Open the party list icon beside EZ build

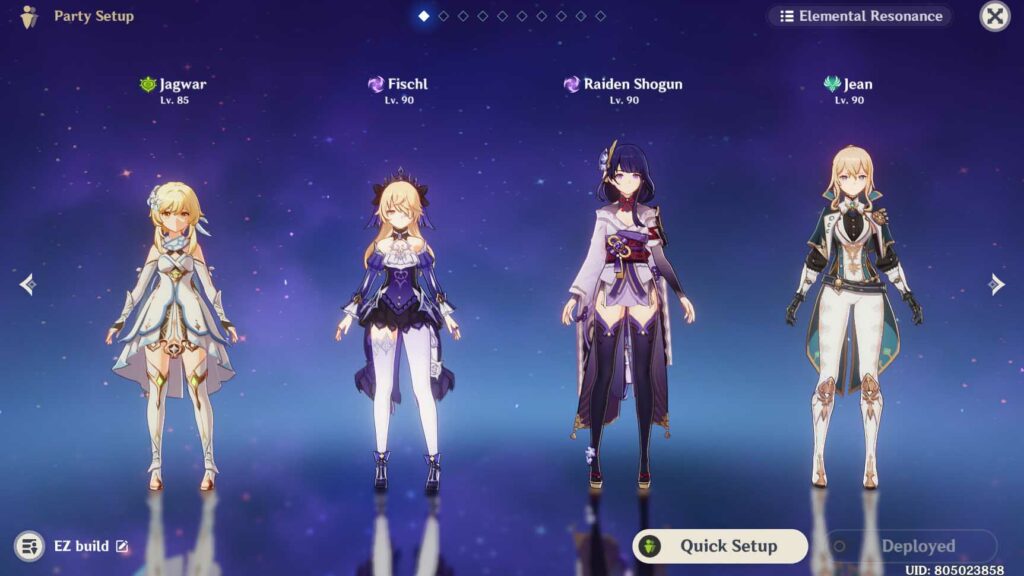pos(30,546)
